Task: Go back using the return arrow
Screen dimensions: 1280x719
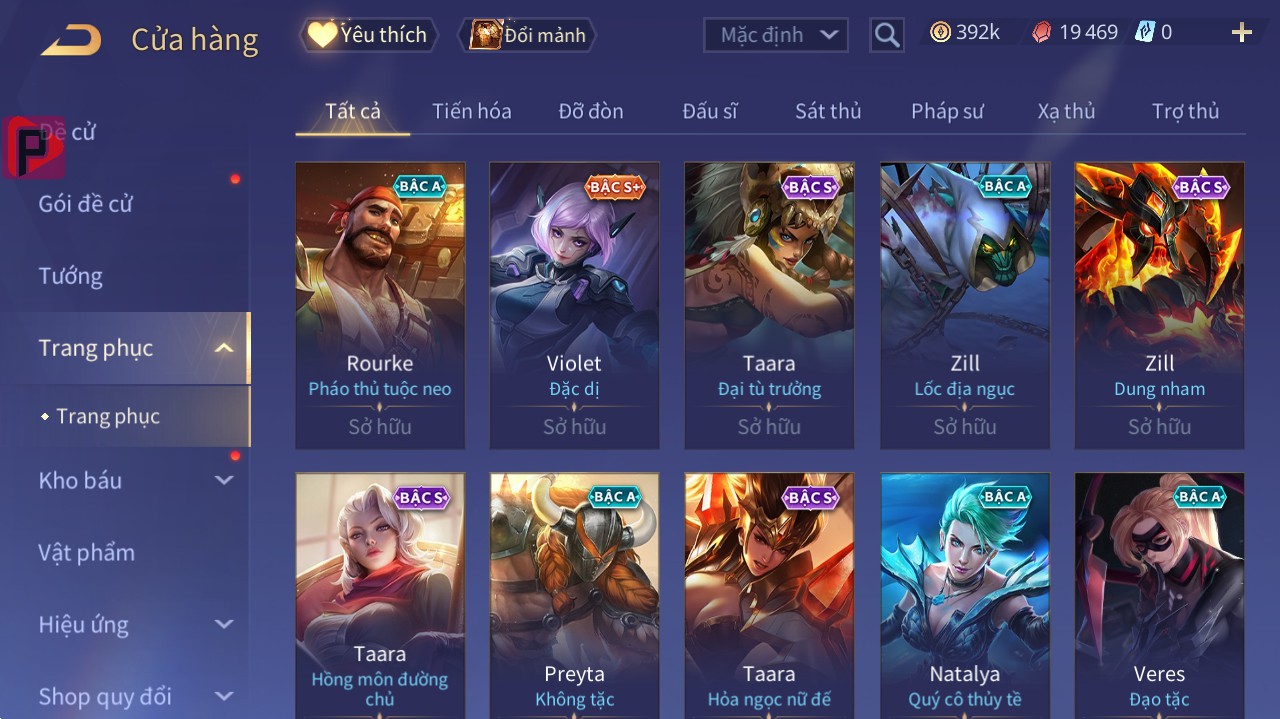Action: point(71,40)
